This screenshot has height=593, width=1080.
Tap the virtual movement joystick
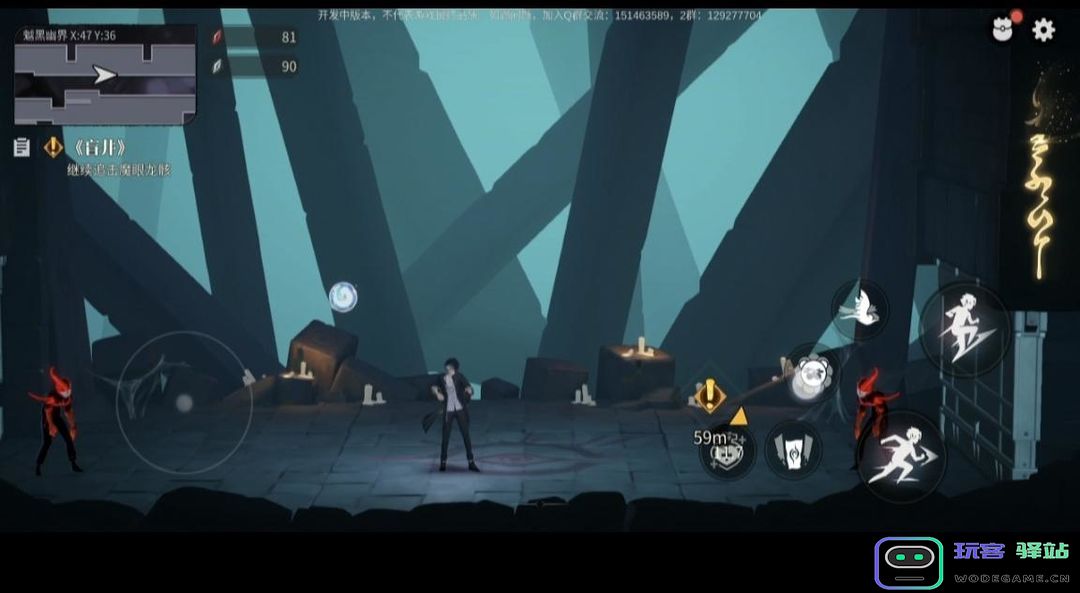tap(183, 402)
